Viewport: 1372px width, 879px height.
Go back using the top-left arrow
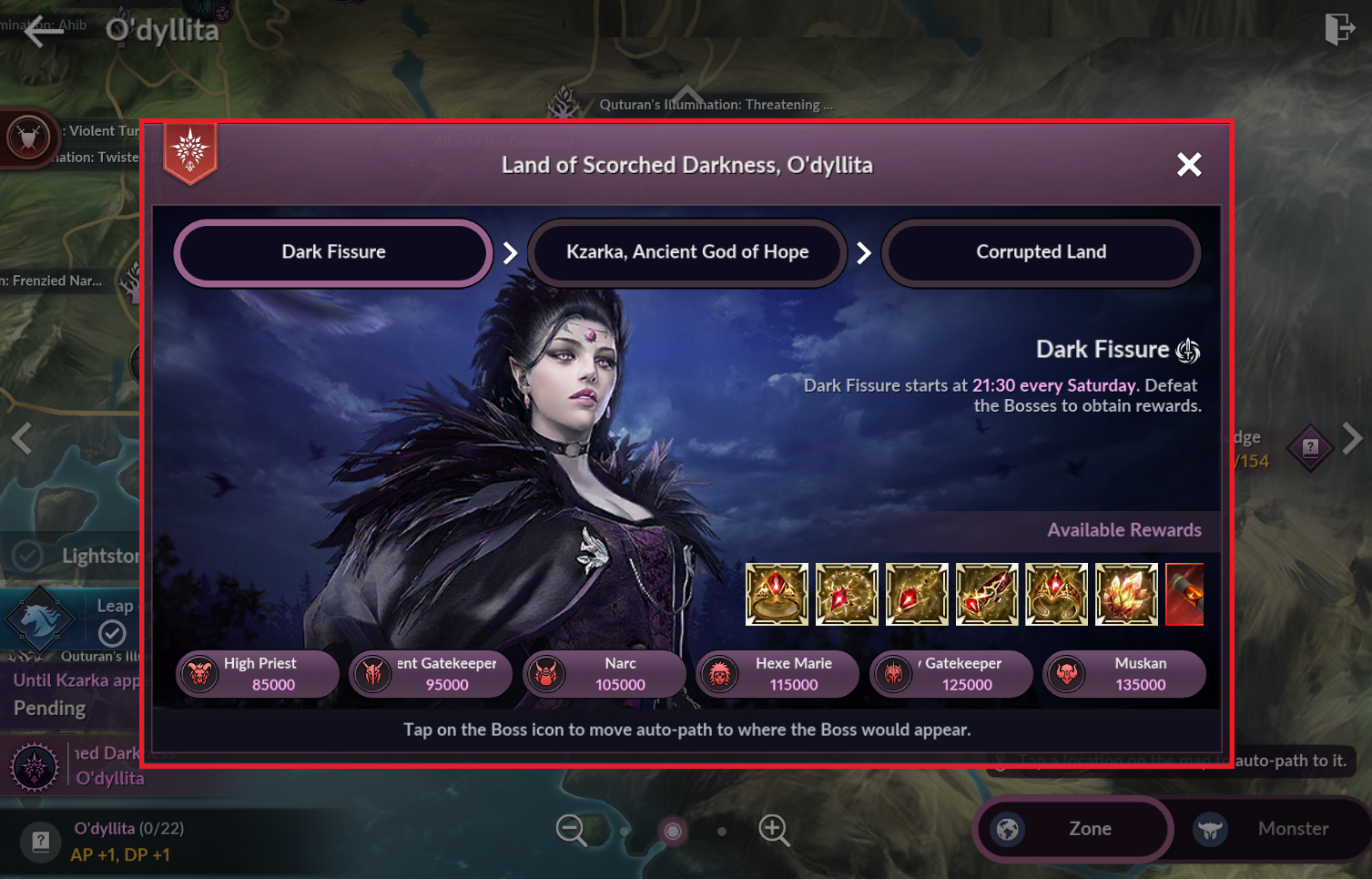pyautogui.click(x=43, y=32)
